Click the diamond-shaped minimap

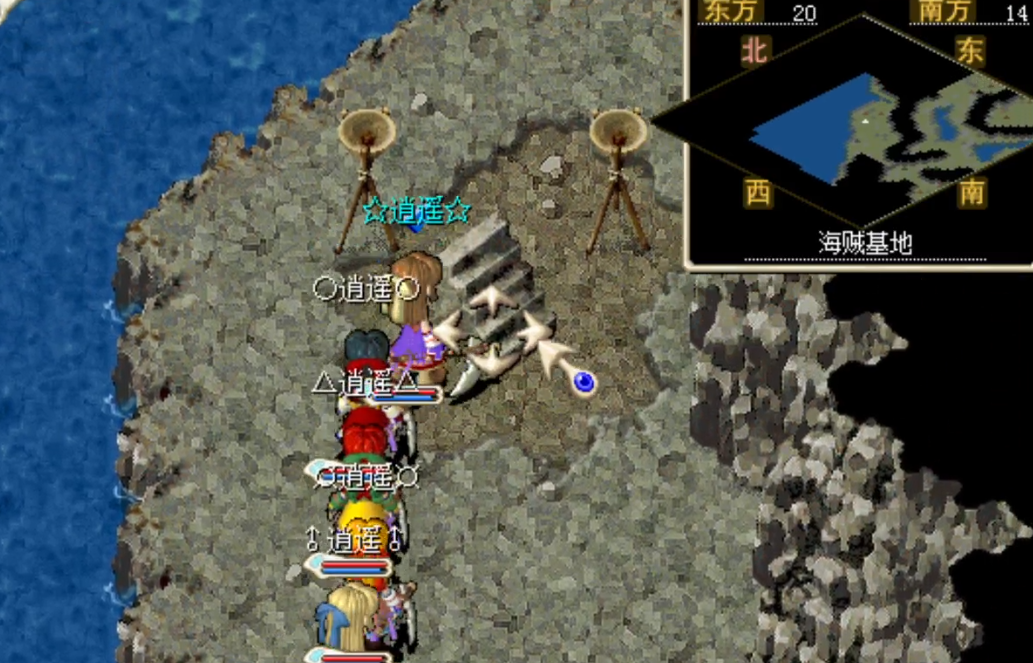click(x=862, y=125)
